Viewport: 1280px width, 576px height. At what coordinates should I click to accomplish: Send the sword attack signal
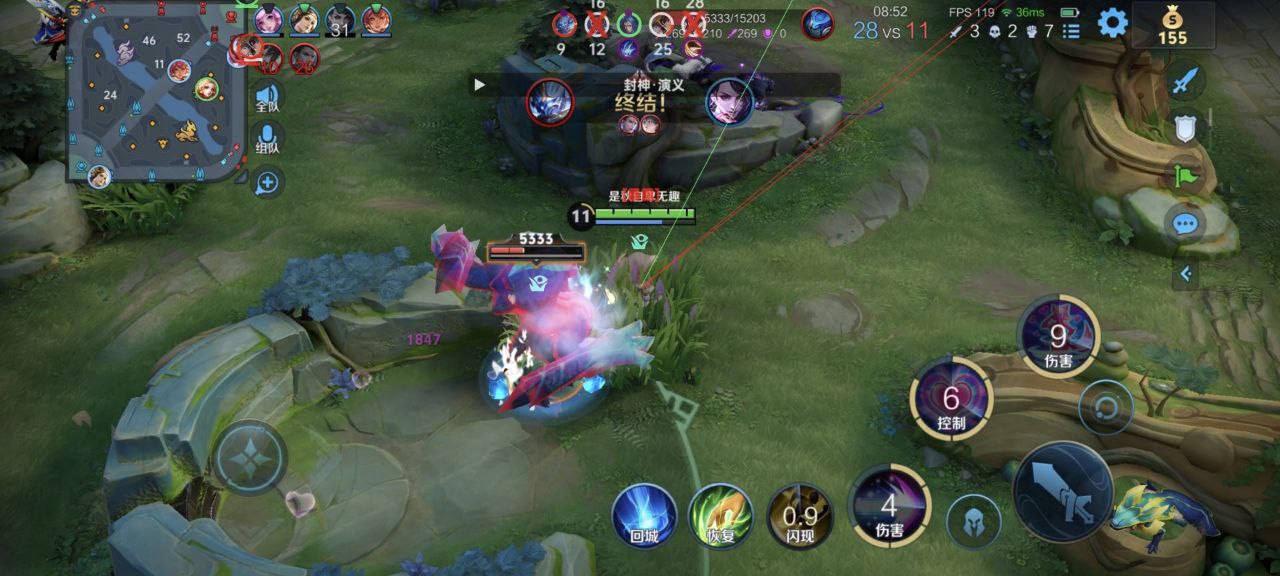coord(1185,81)
